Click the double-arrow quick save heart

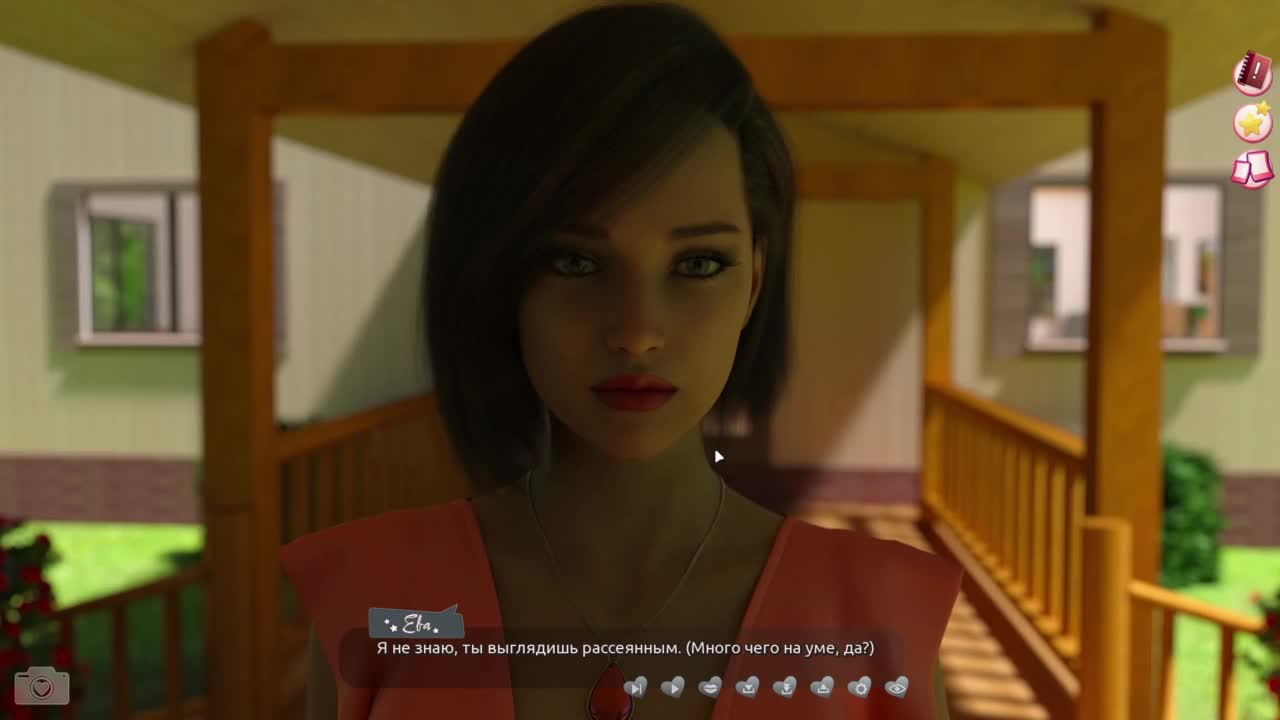[x=785, y=687]
